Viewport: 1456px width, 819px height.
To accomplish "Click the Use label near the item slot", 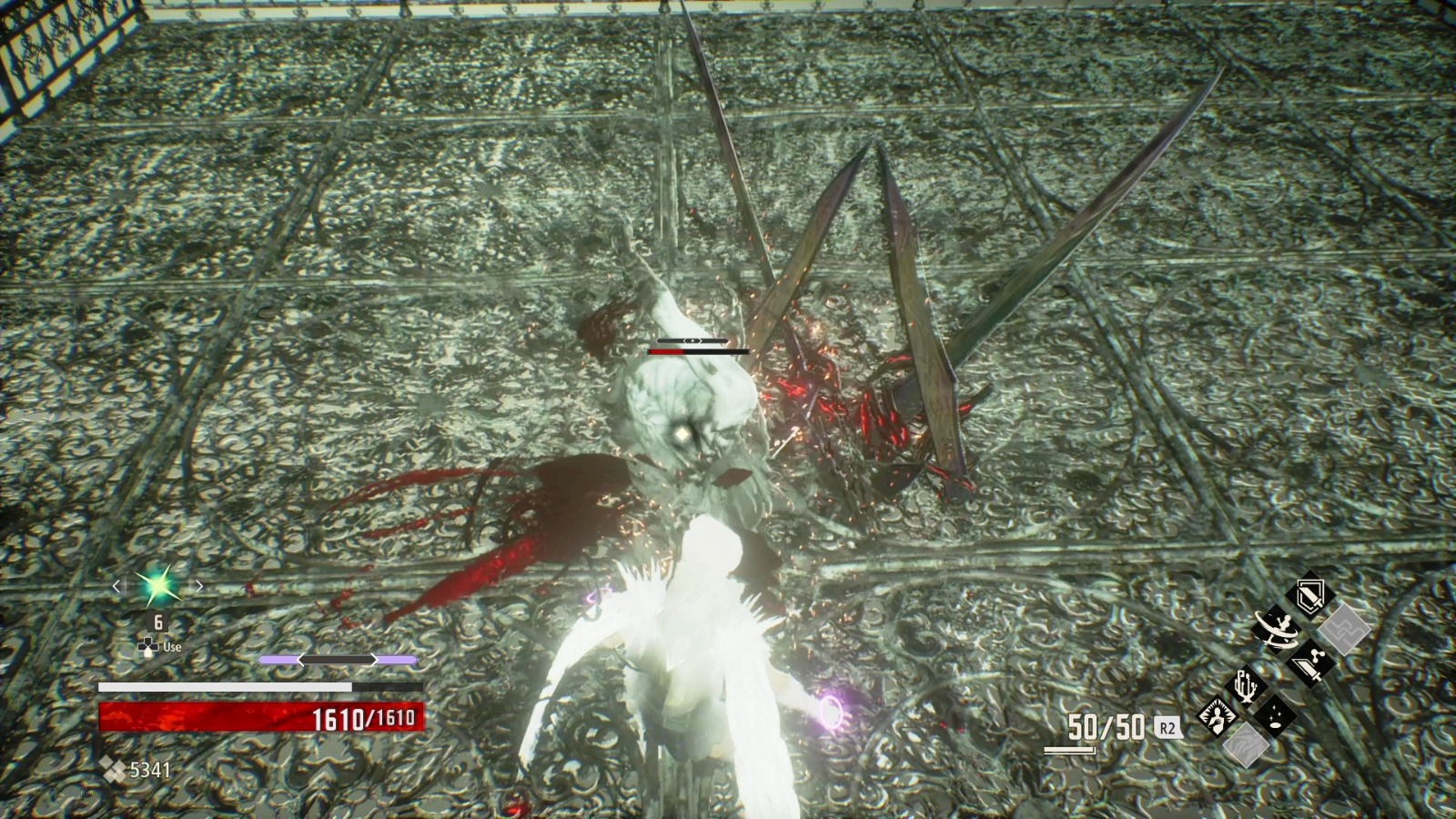I will 172,646.
